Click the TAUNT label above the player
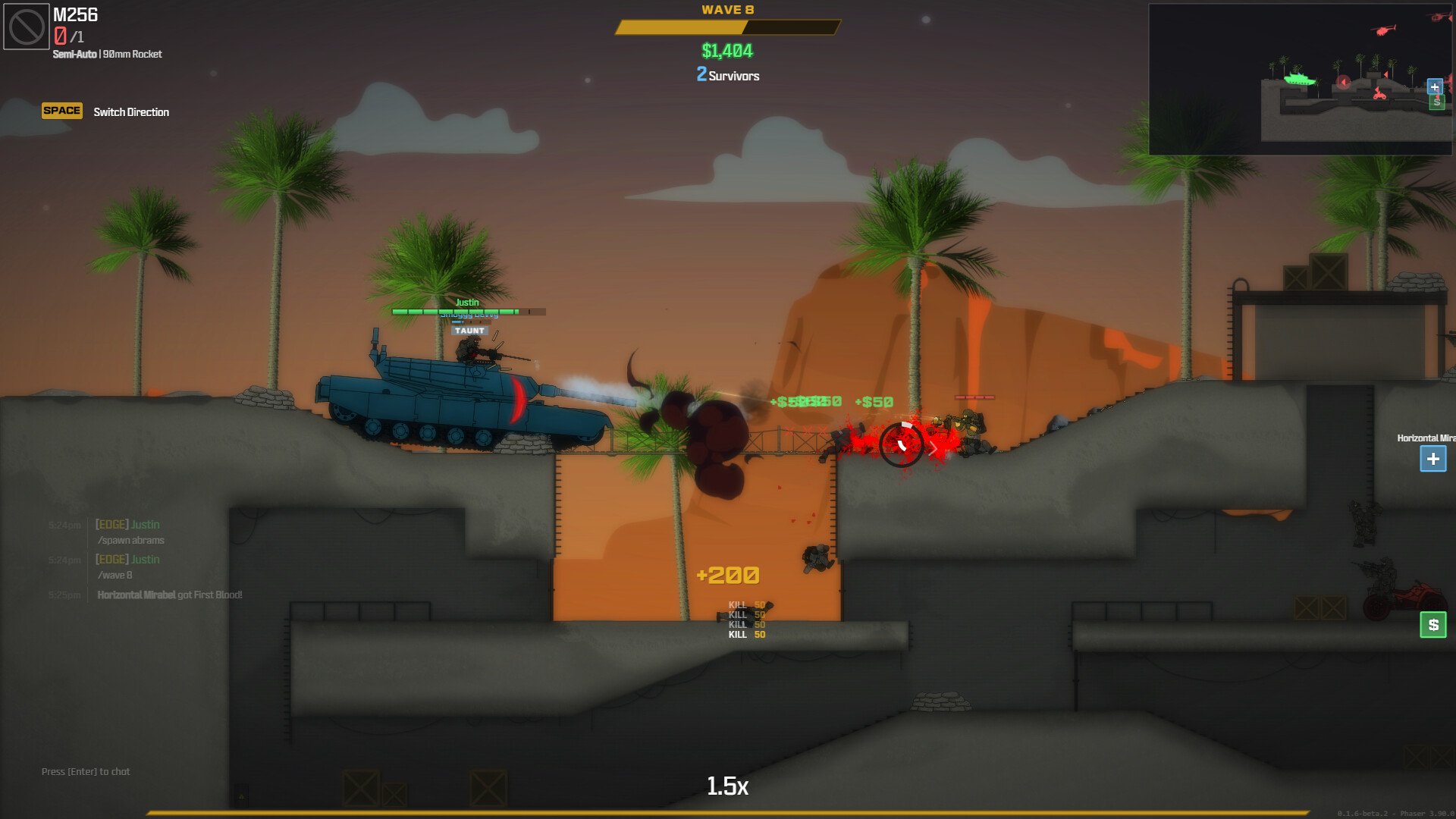The height and width of the screenshot is (819, 1456). pos(469,331)
